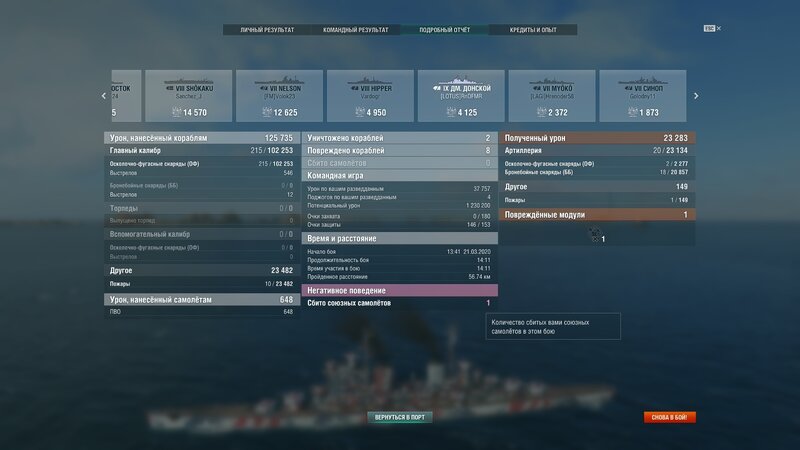Viewport: 800px width, 450px height.
Task: Choose the VII Синоп ship card
Action: click(642, 96)
